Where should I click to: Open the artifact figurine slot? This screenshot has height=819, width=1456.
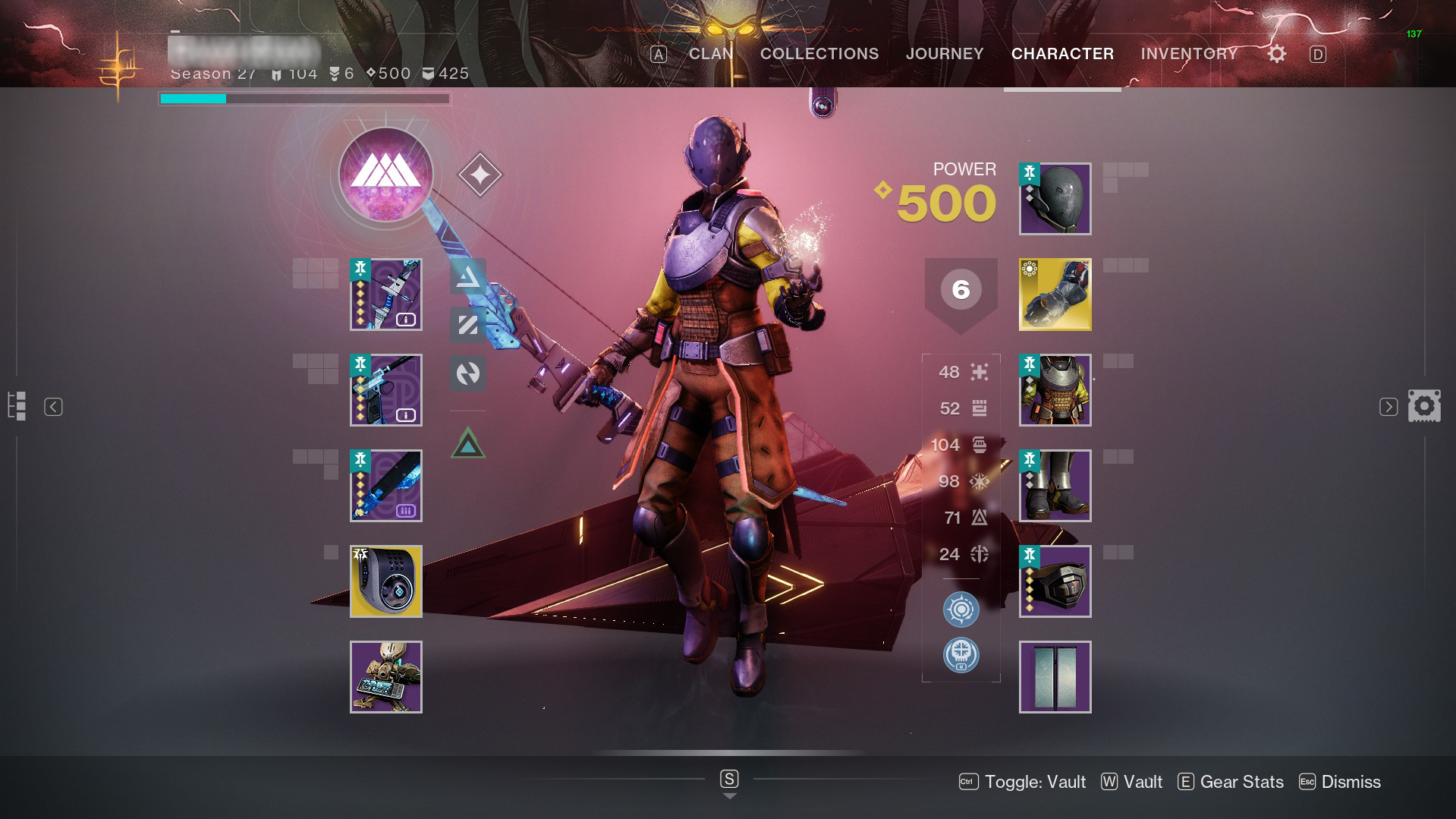coord(386,677)
